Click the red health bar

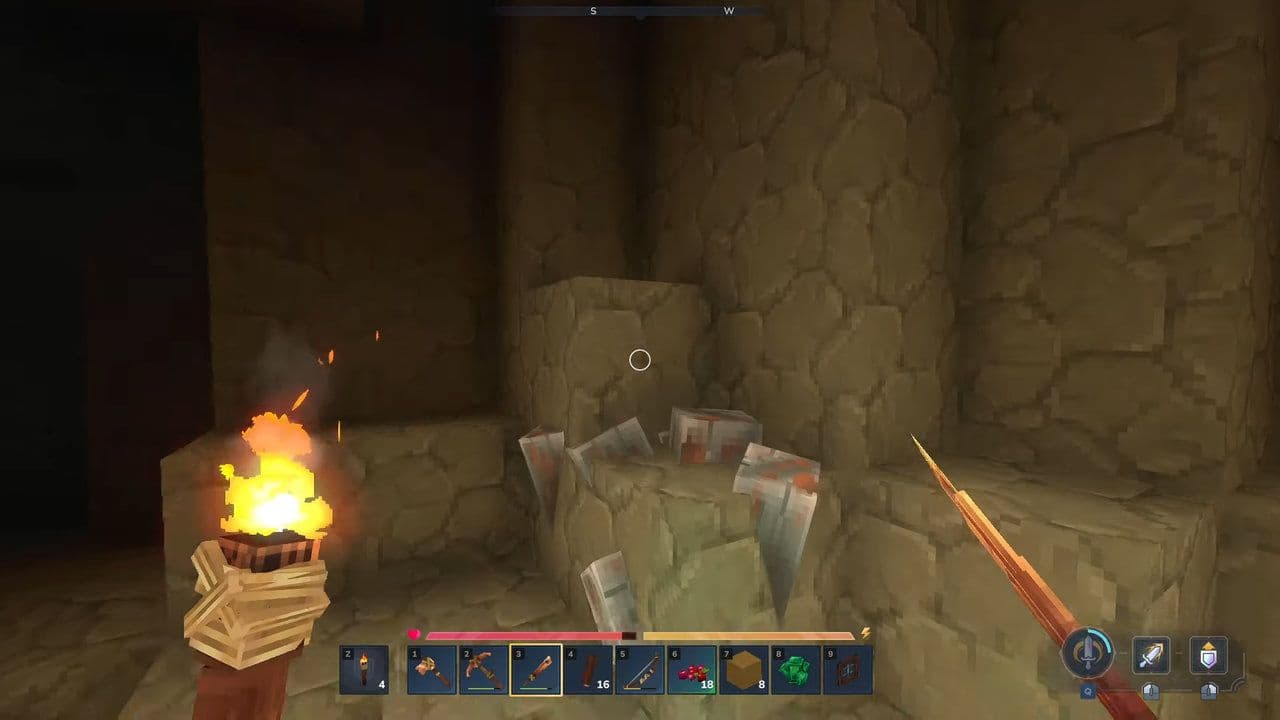tap(520, 634)
